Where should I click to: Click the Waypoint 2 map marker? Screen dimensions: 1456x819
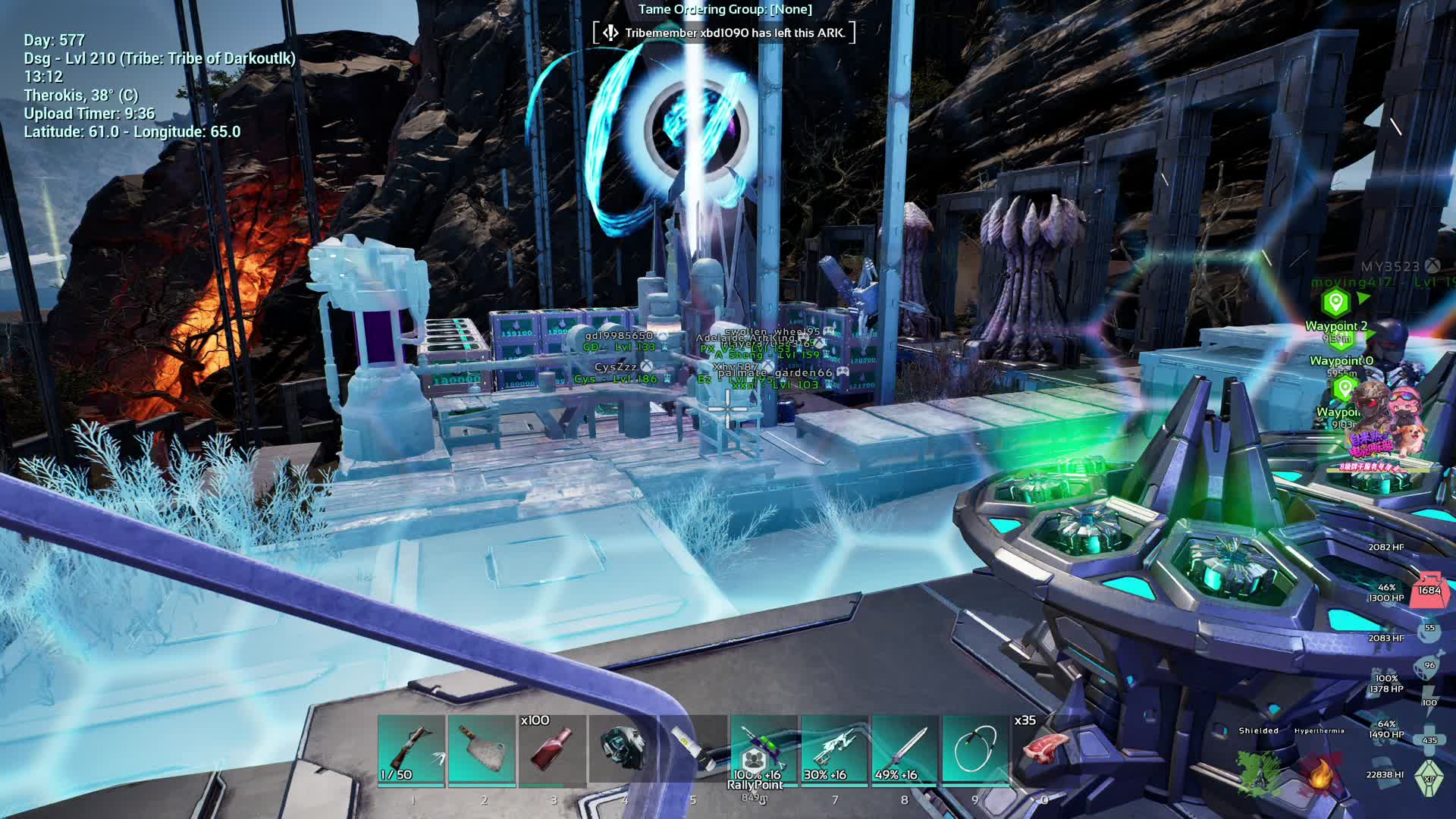(1335, 303)
